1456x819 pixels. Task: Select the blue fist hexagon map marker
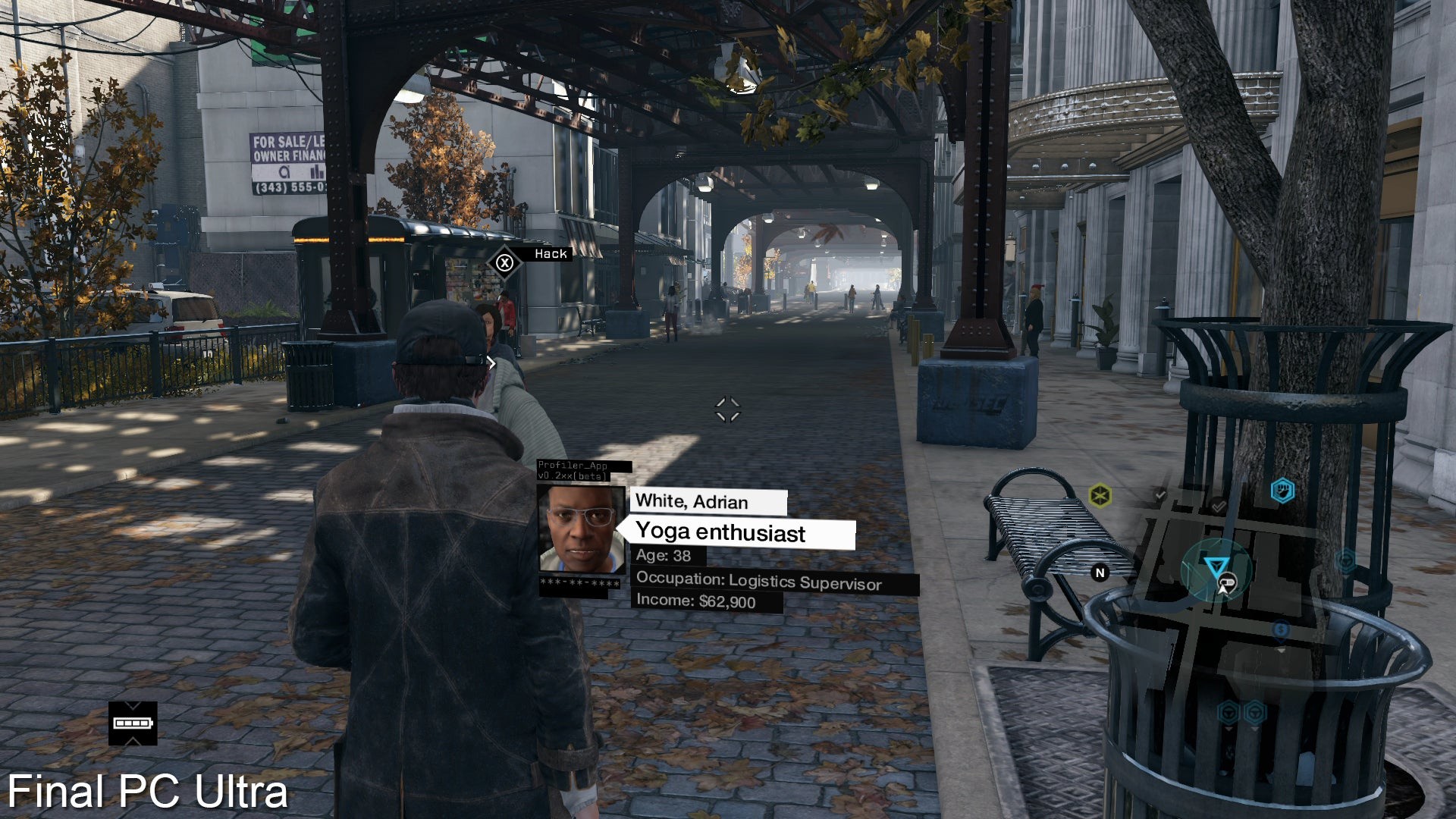1282,491
